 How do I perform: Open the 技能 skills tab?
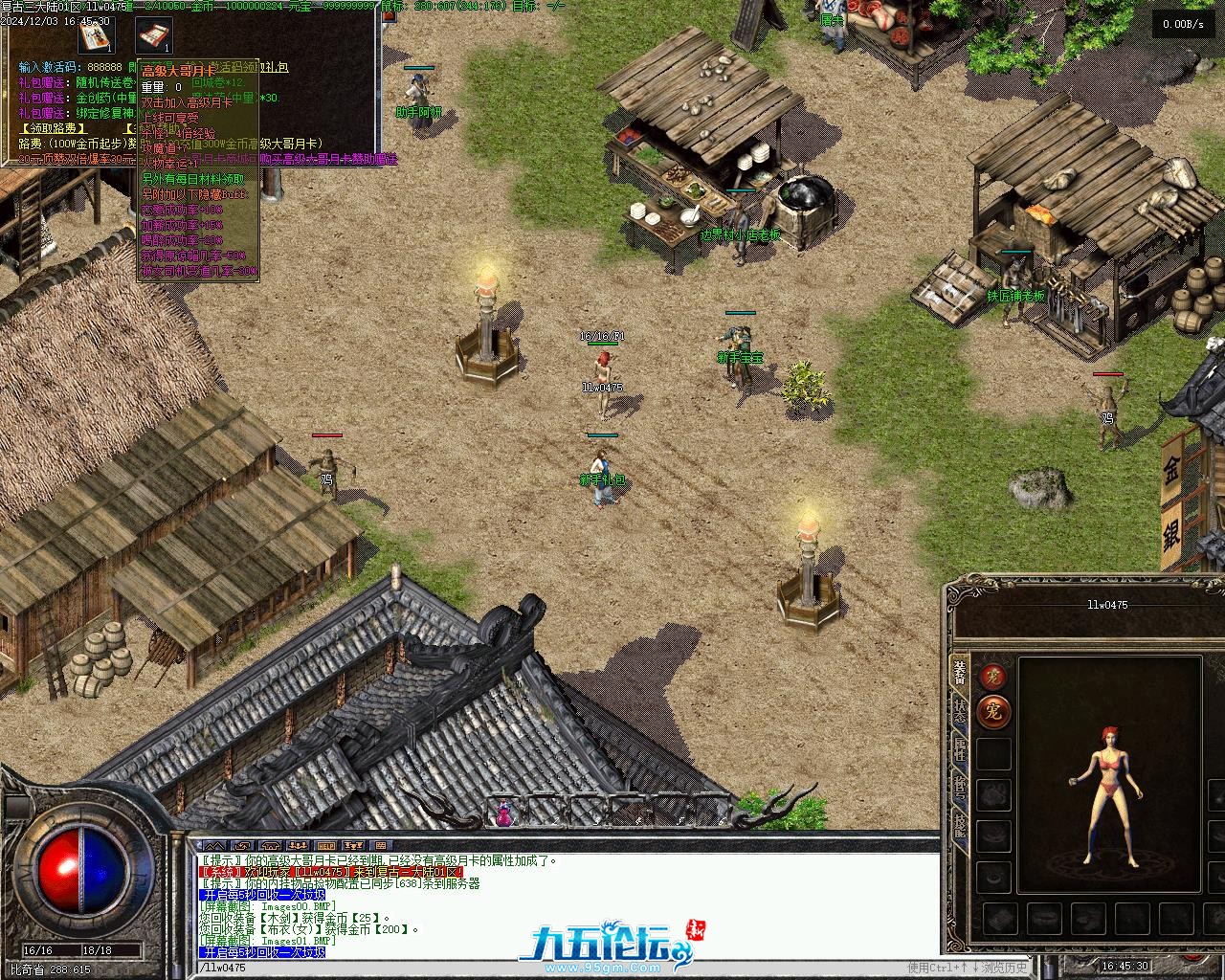tap(960, 825)
